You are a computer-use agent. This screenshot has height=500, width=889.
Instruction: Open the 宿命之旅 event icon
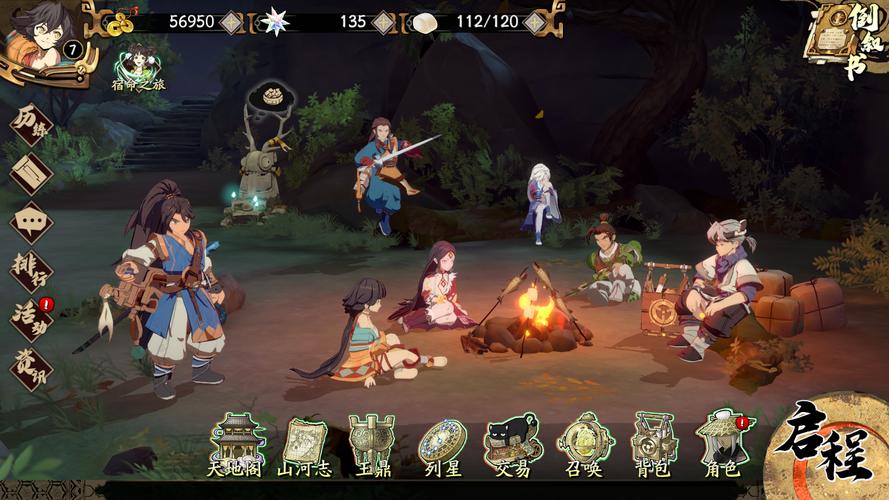[x=137, y=64]
